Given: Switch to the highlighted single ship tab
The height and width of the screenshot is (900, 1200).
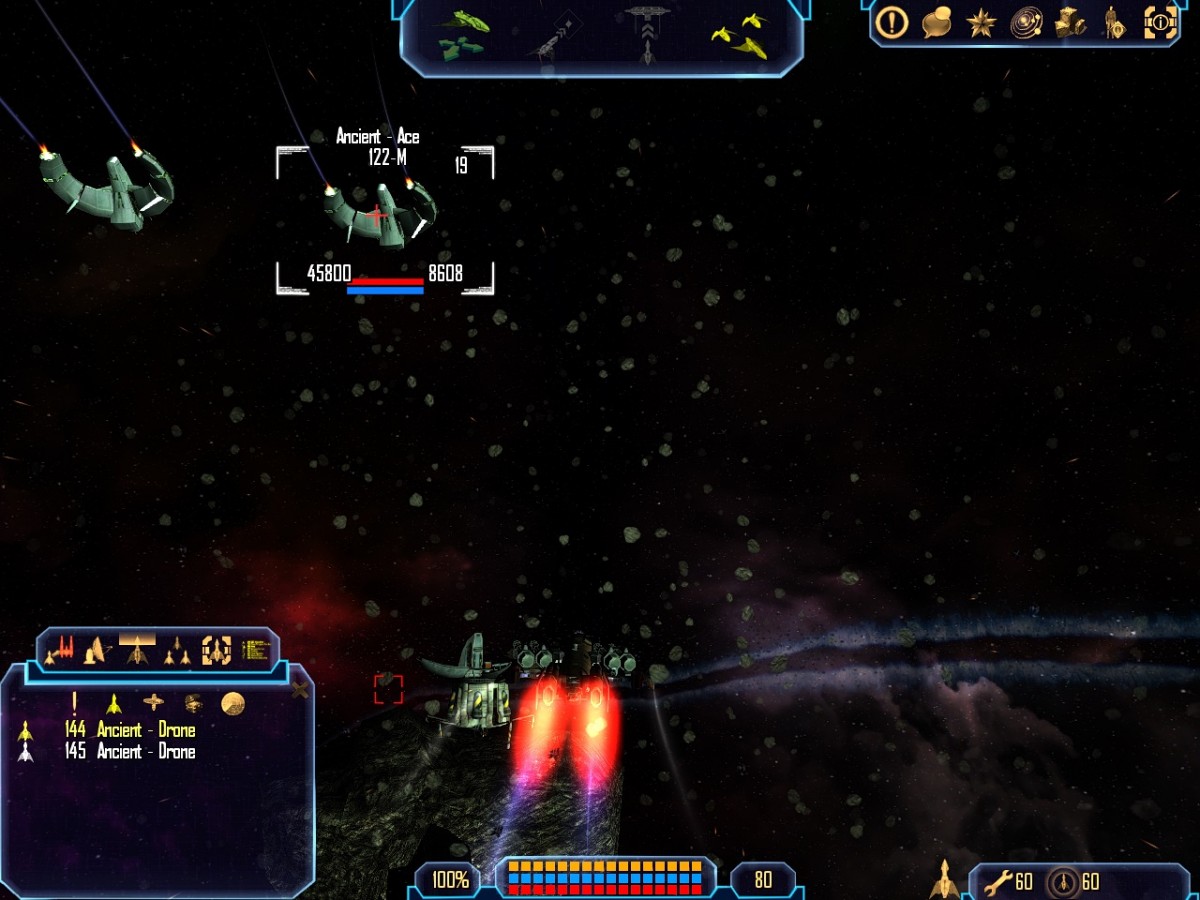Looking at the screenshot, I should coord(137,651).
